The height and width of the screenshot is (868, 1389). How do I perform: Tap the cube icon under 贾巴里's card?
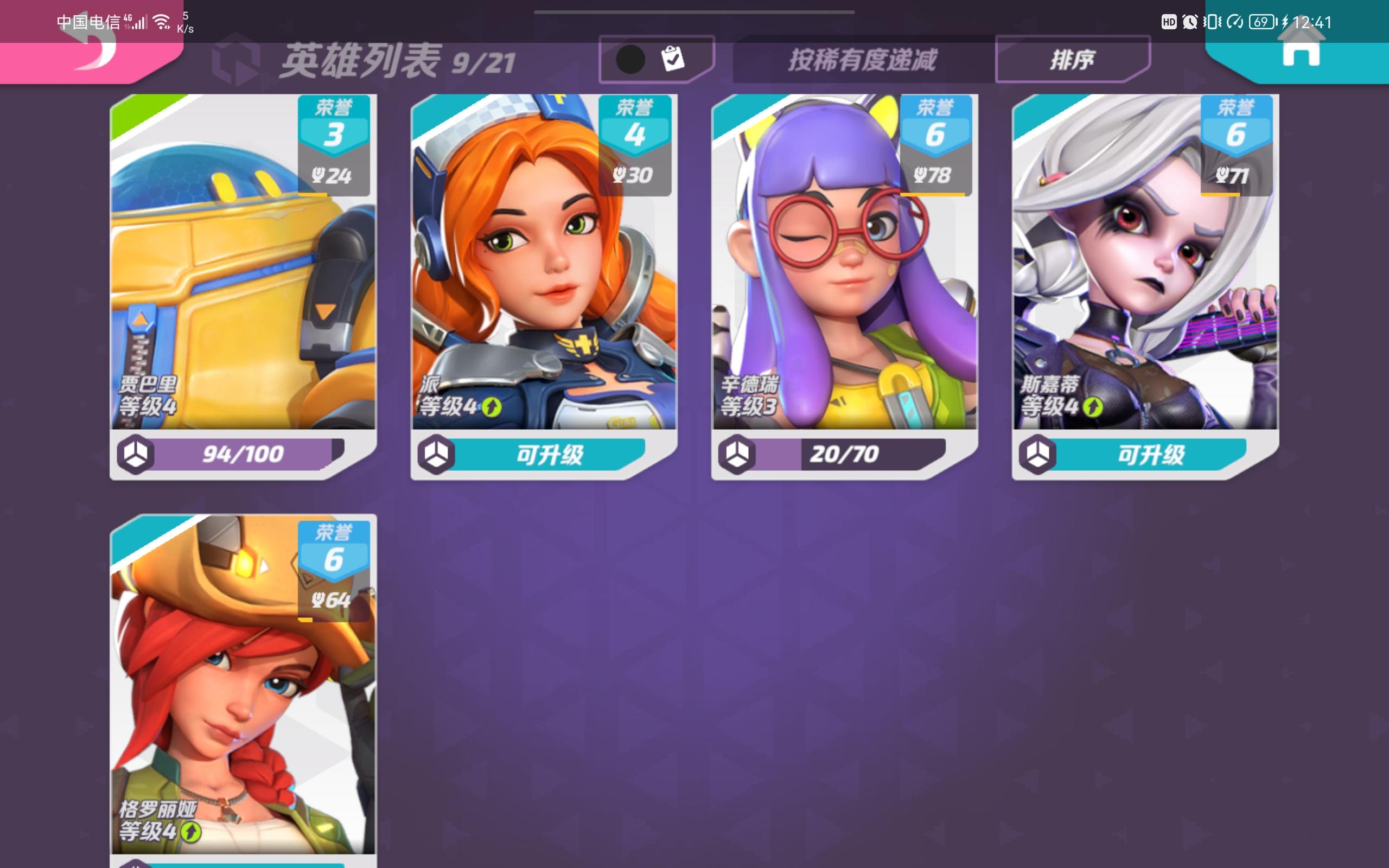pos(137,454)
